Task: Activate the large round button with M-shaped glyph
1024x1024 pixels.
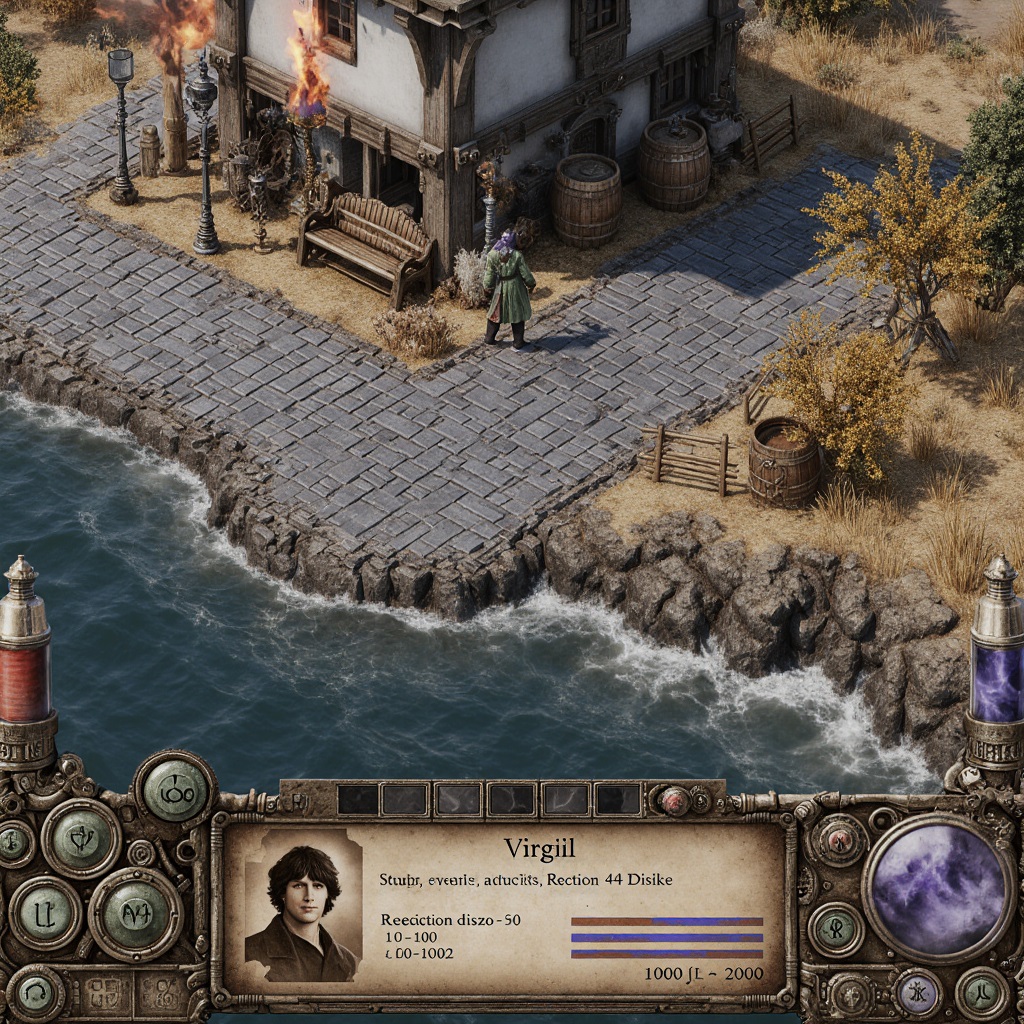Action: [x=136, y=913]
